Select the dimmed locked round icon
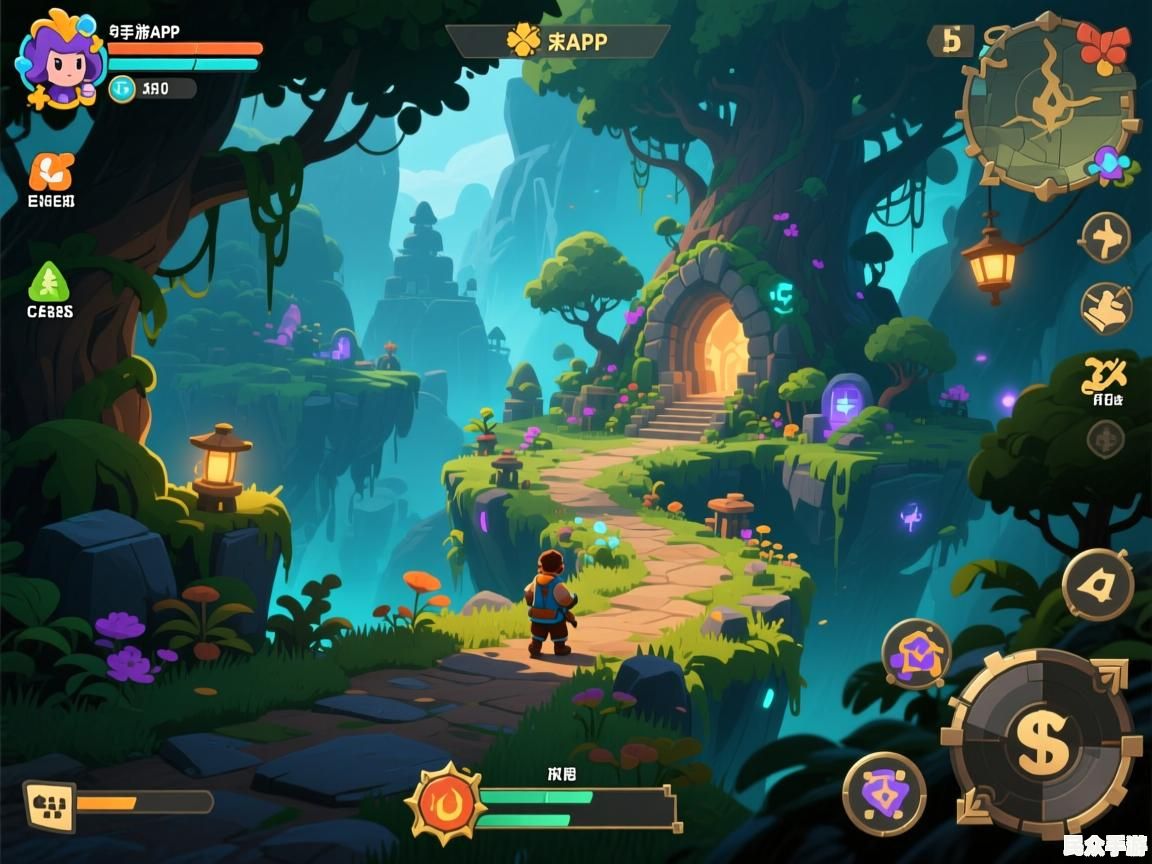The height and width of the screenshot is (864, 1152). (1105, 438)
